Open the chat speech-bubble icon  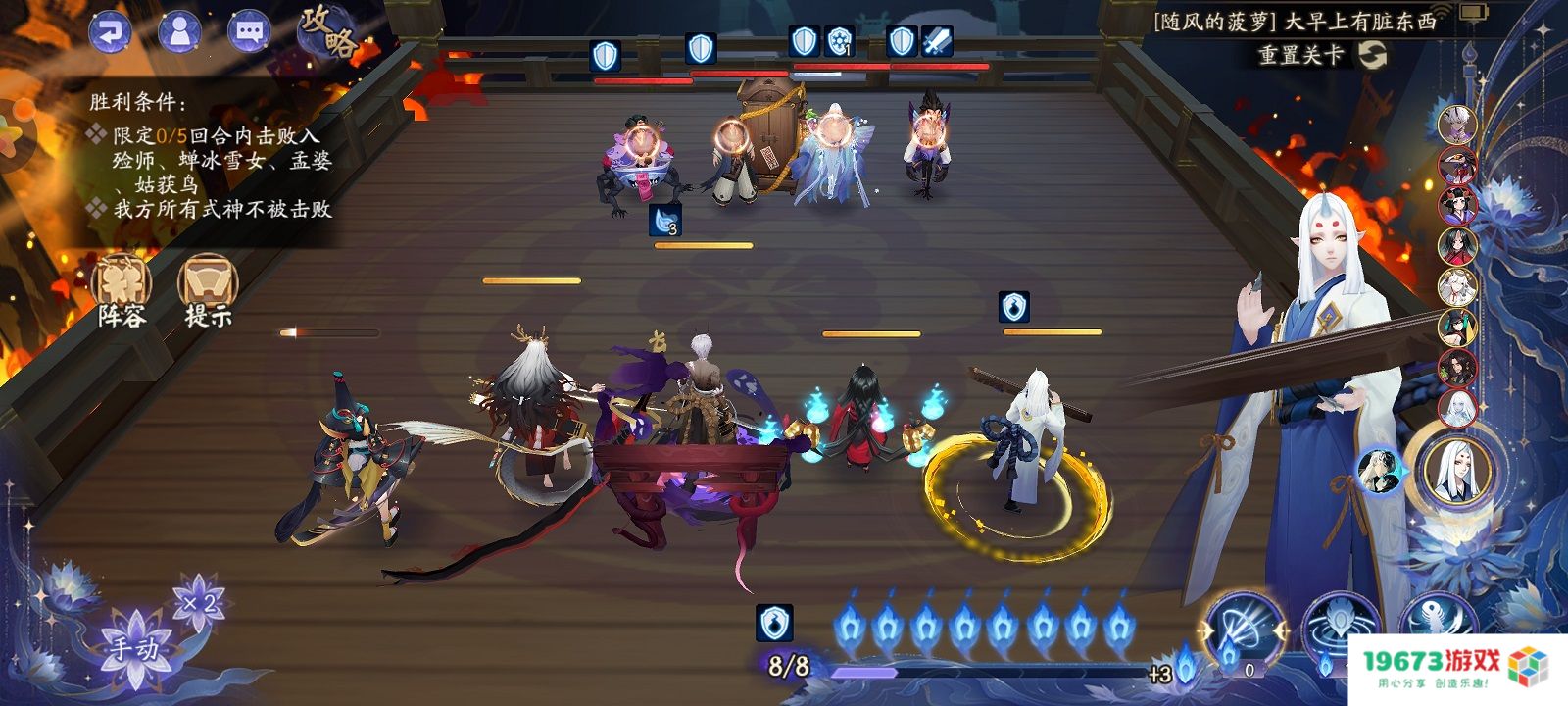click(x=249, y=31)
